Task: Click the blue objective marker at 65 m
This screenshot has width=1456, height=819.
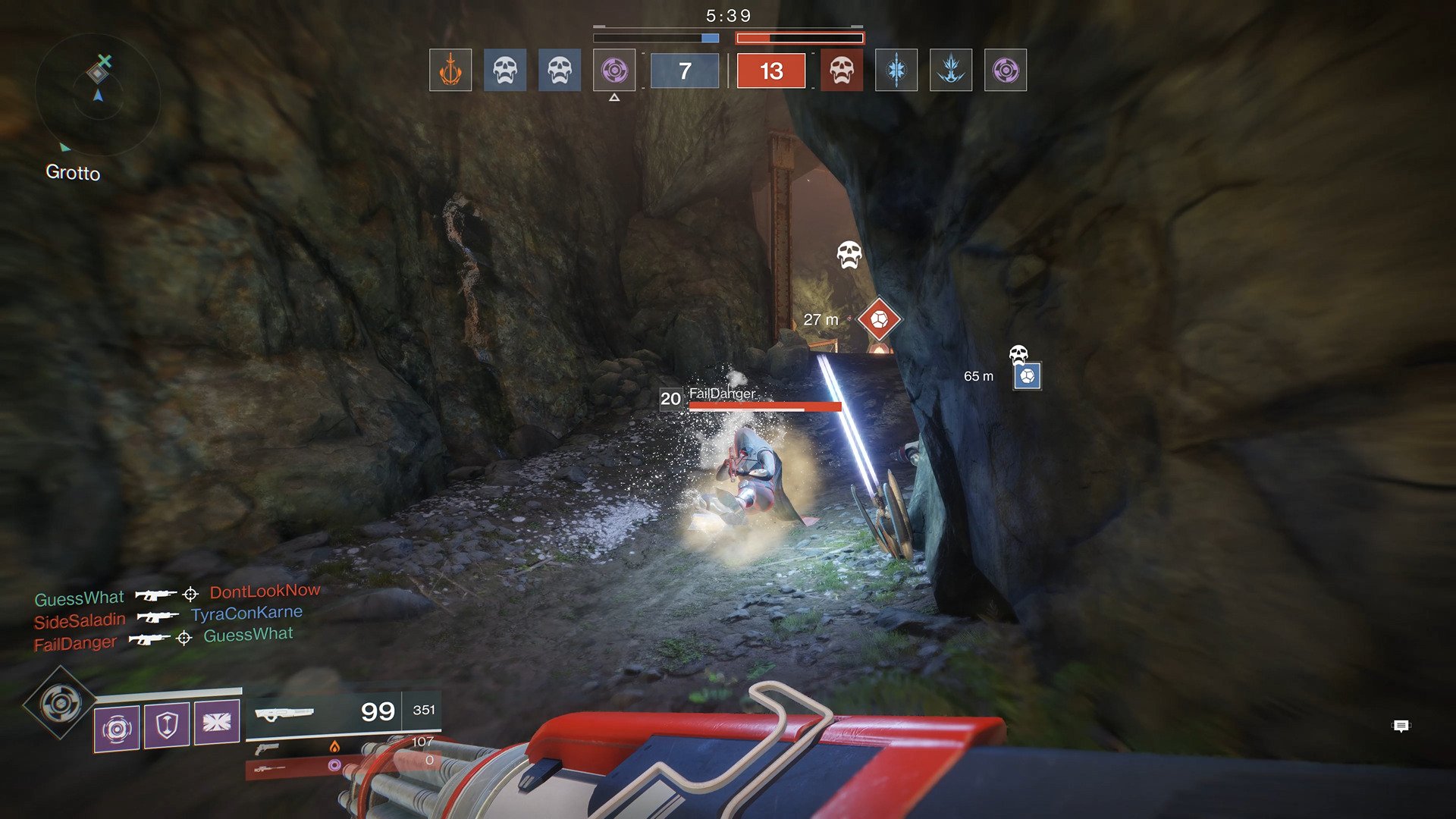Action: click(1027, 375)
